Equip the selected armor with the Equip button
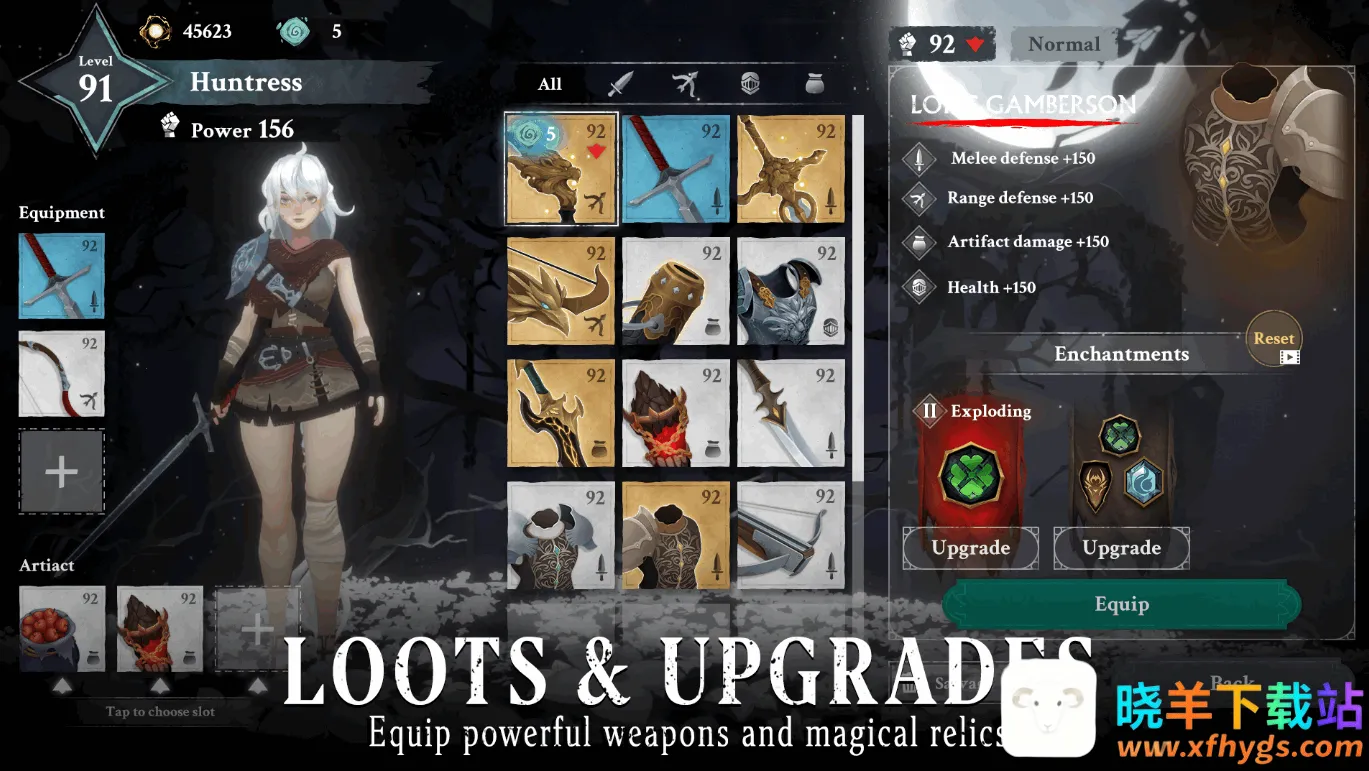 tap(1121, 604)
